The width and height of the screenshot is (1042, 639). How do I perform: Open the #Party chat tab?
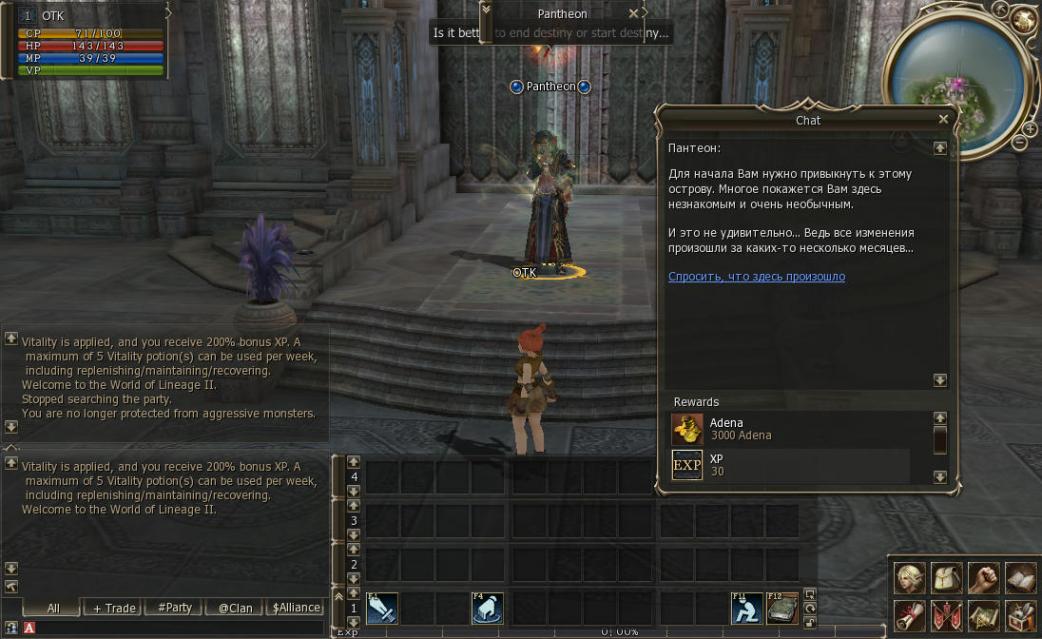point(174,608)
